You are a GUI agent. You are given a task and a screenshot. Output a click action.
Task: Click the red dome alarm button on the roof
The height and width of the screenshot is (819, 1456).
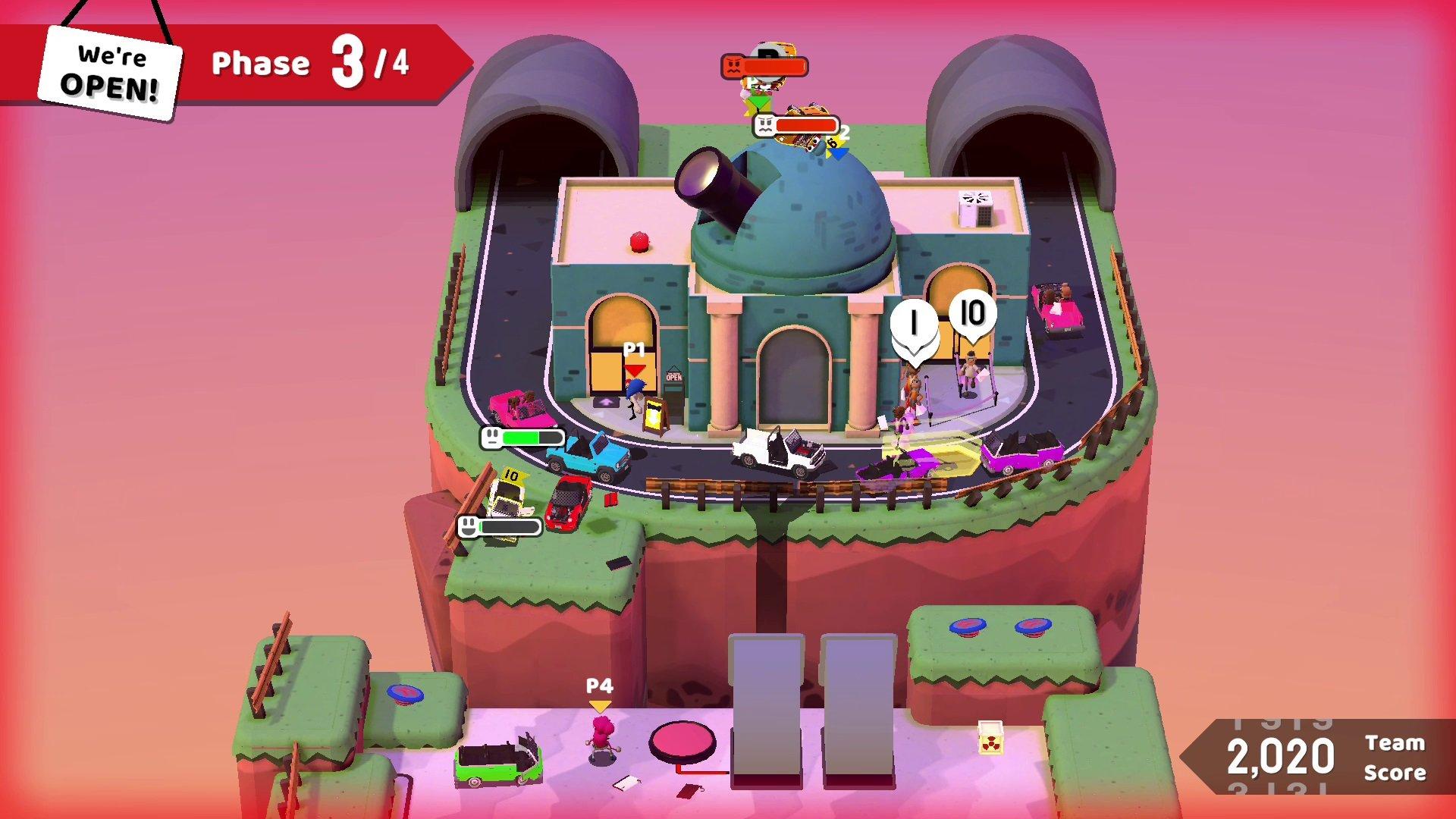click(639, 243)
